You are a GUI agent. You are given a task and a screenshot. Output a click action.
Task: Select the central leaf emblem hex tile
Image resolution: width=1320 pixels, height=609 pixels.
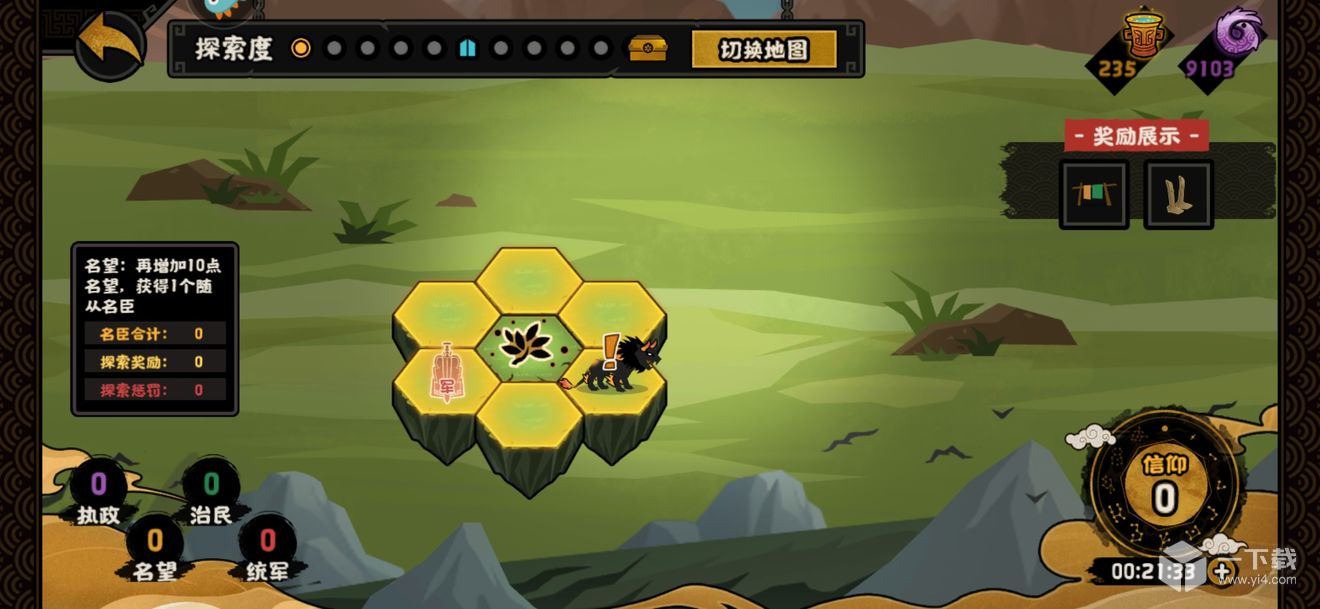[x=527, y=345]
